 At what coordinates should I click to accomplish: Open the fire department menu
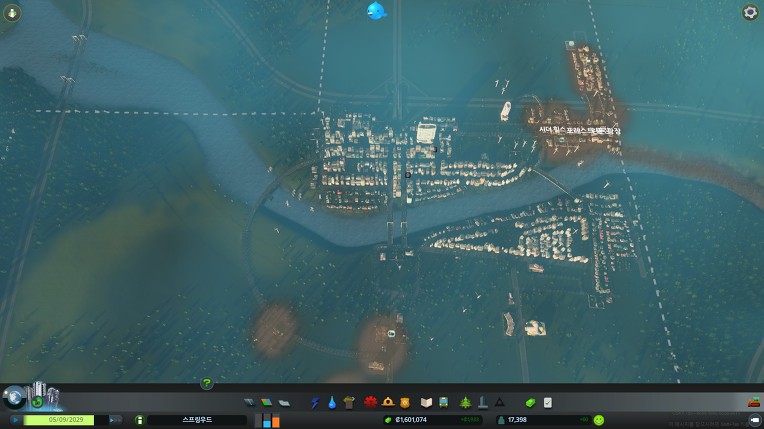pyautogui.click(x=387, y=402)
